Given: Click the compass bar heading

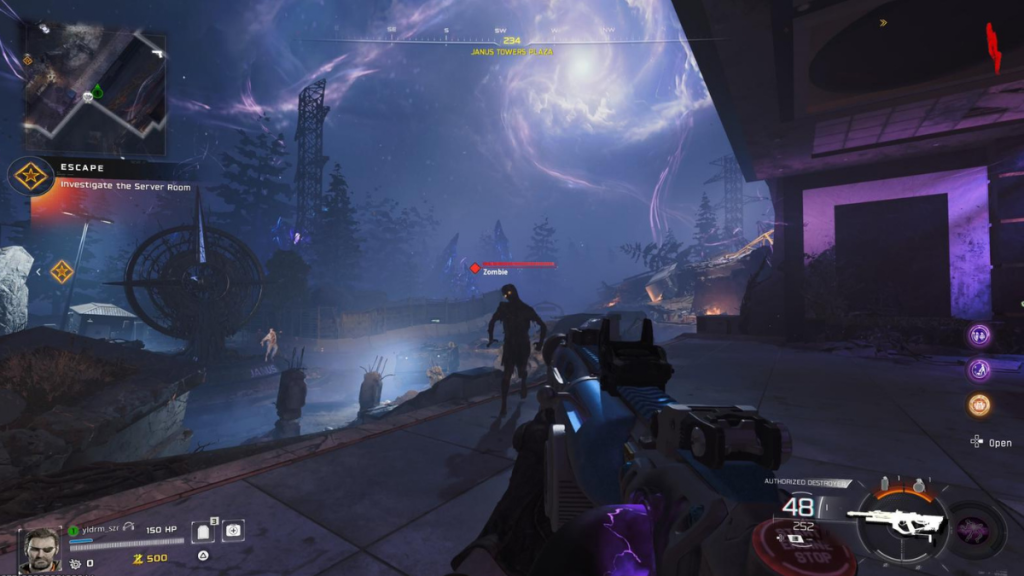Looking at the screenshot, I should [x=512, y=41].
